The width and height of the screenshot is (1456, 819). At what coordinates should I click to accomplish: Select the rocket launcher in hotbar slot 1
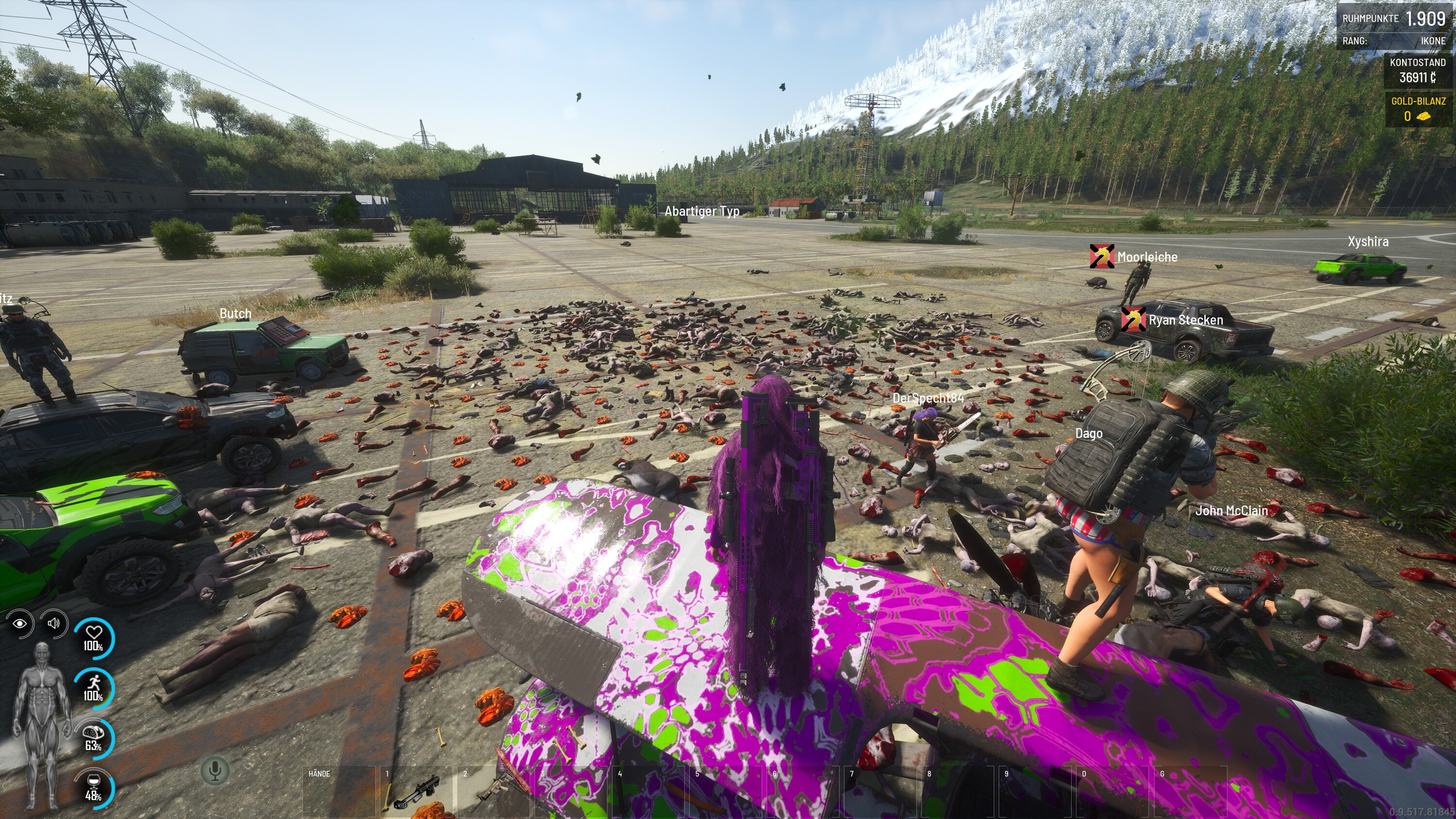click(416, 792)
